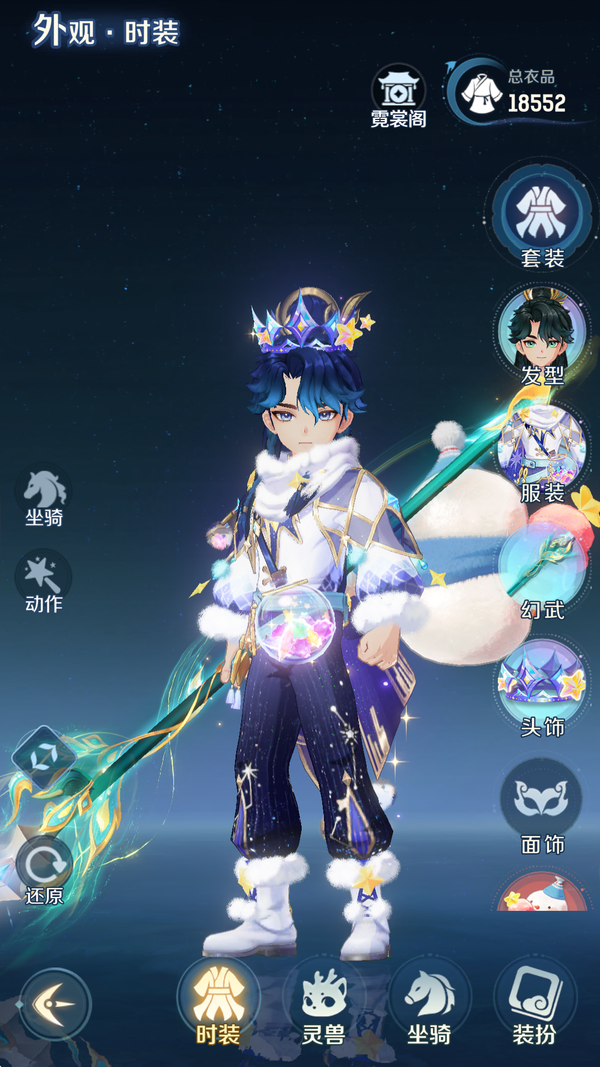Show the 面饰 face accessory category
600x1067 pixels.
click(x=542, y=803)
